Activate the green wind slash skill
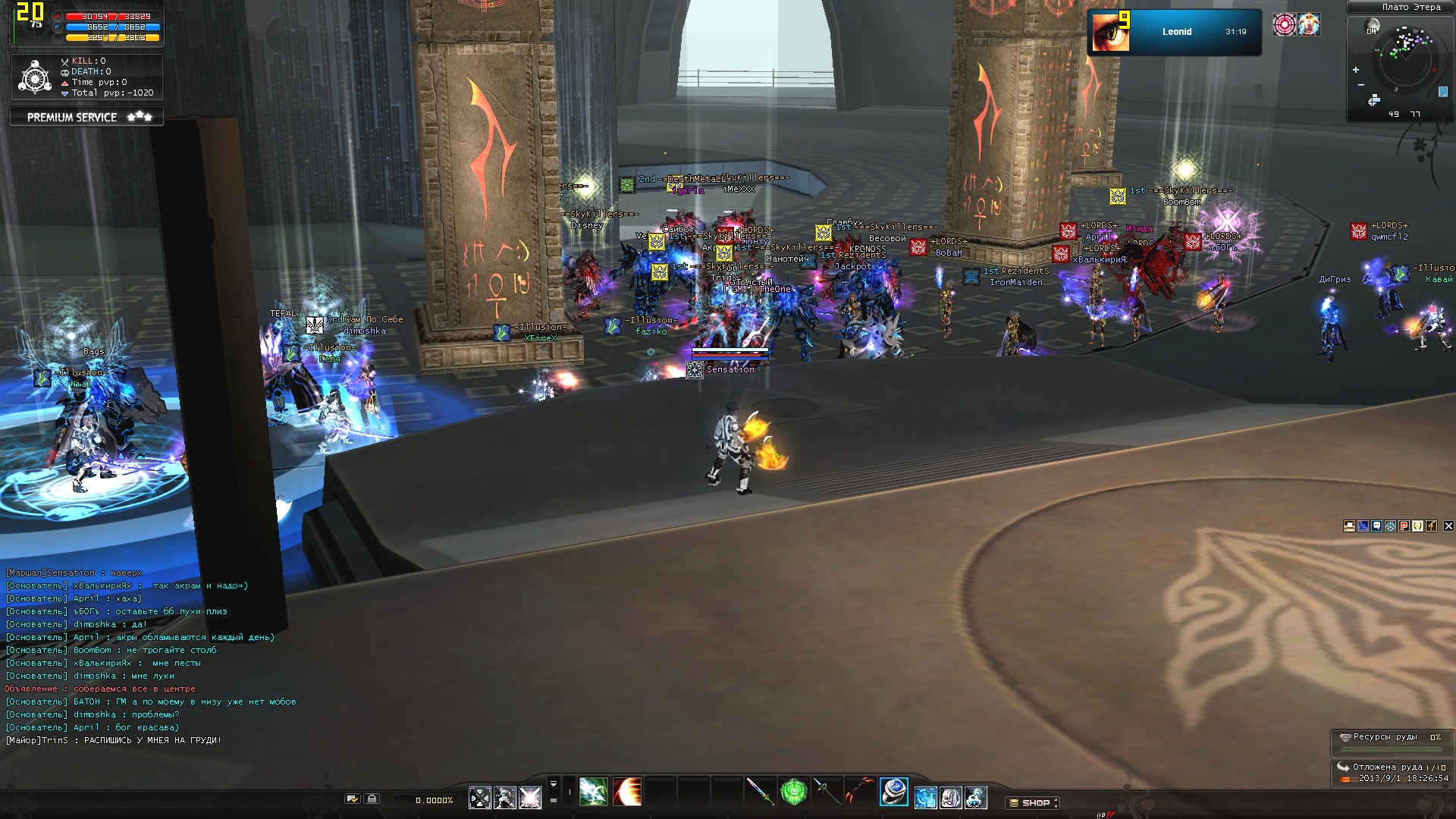The image size is (1456, 819). [593, 792]
